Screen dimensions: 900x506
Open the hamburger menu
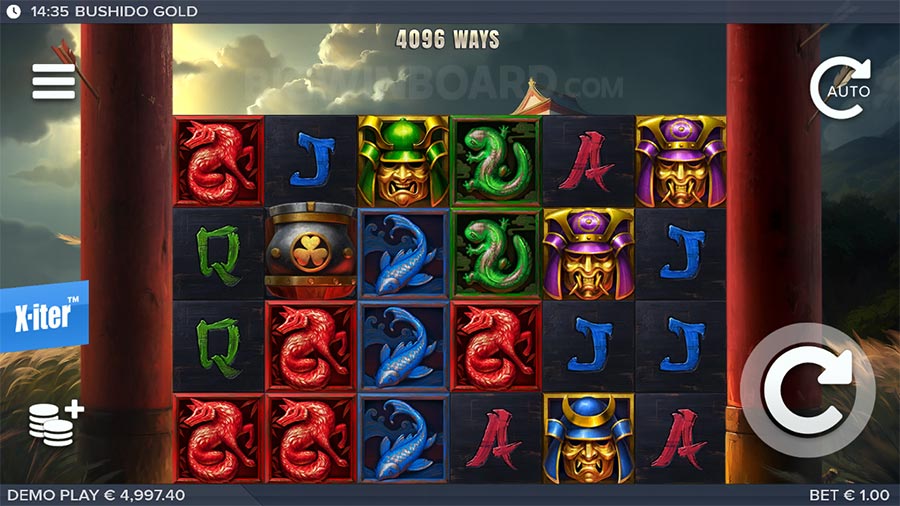[x=54, y=82]
